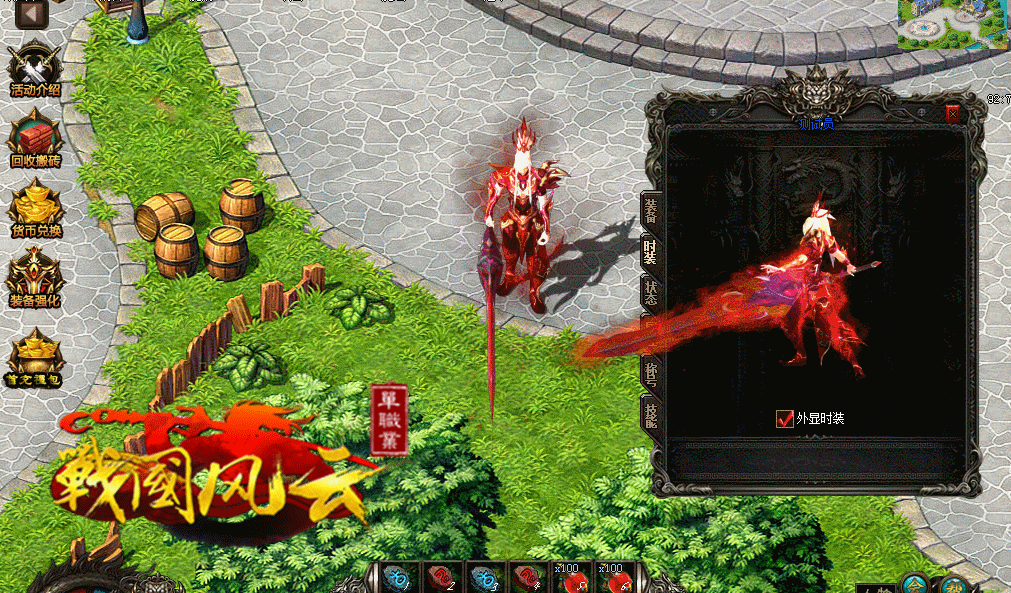Collapse the left menu with the arrow button
1011x593 pixels.
click(31, 14)
